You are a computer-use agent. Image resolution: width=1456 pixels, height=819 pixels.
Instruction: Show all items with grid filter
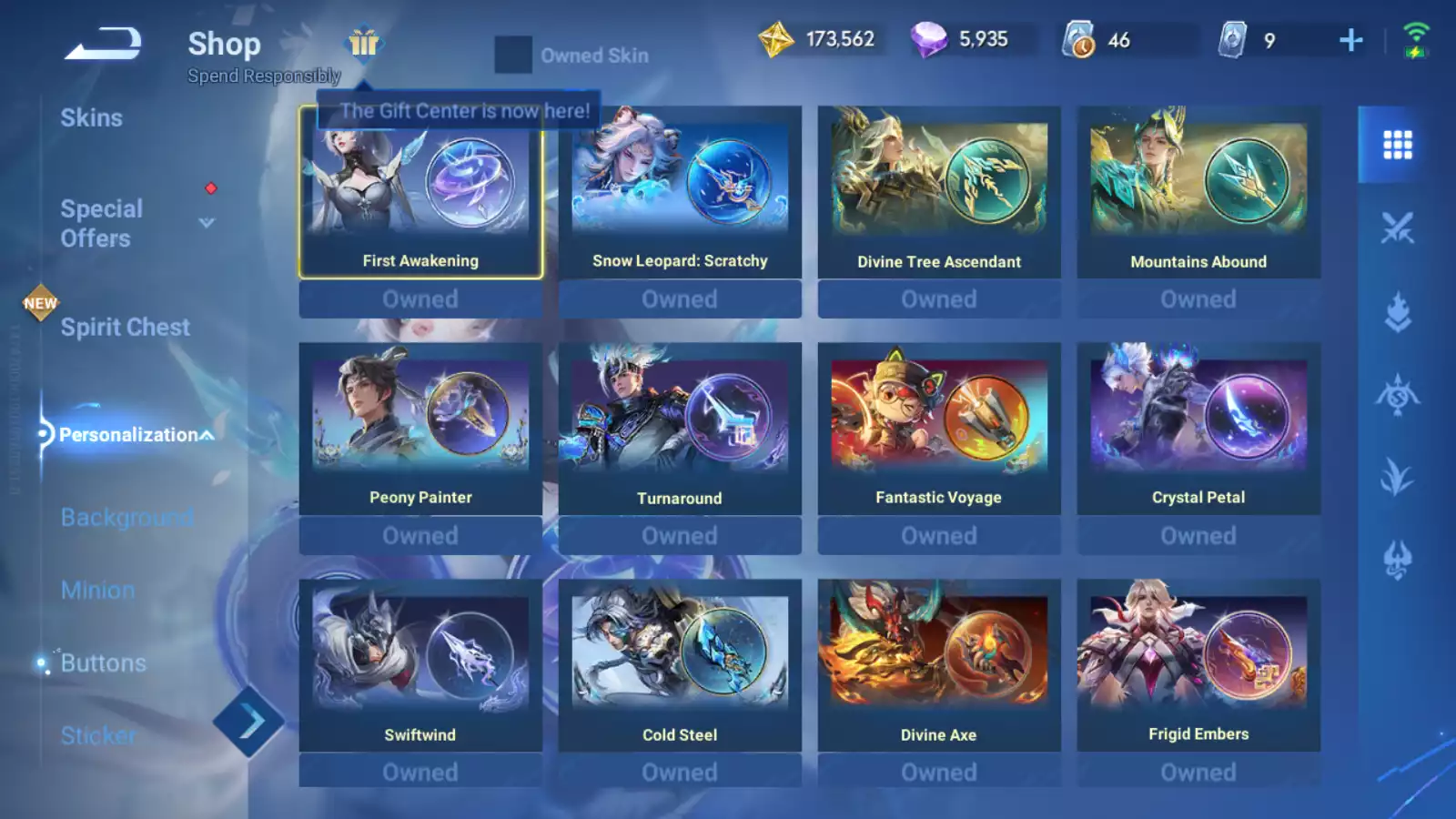coord(1397,145)
